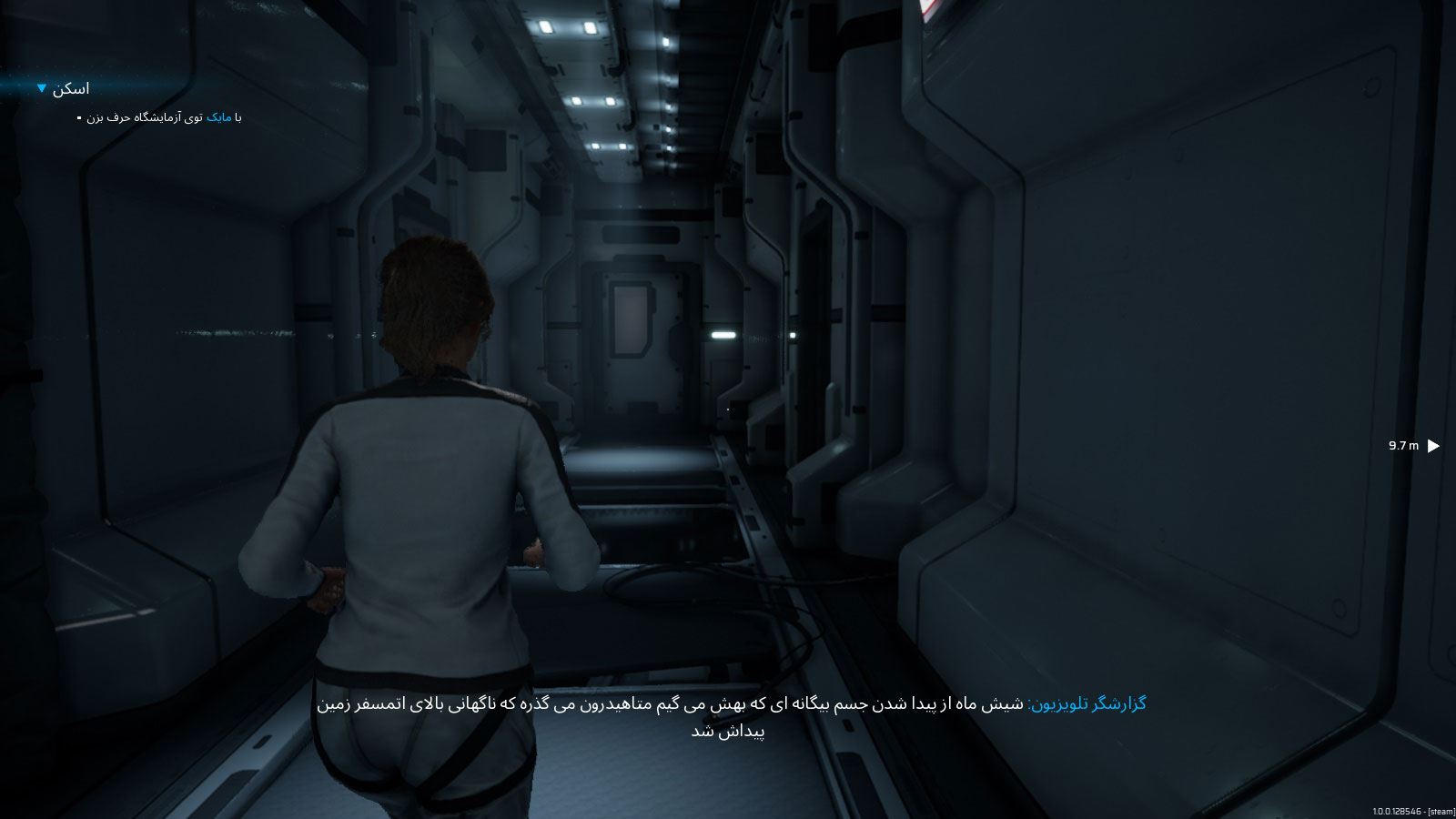Select the talk to Mike objective entry
Image resolution: width=1456 pixels, height=819 pixels.
point(164,117)
